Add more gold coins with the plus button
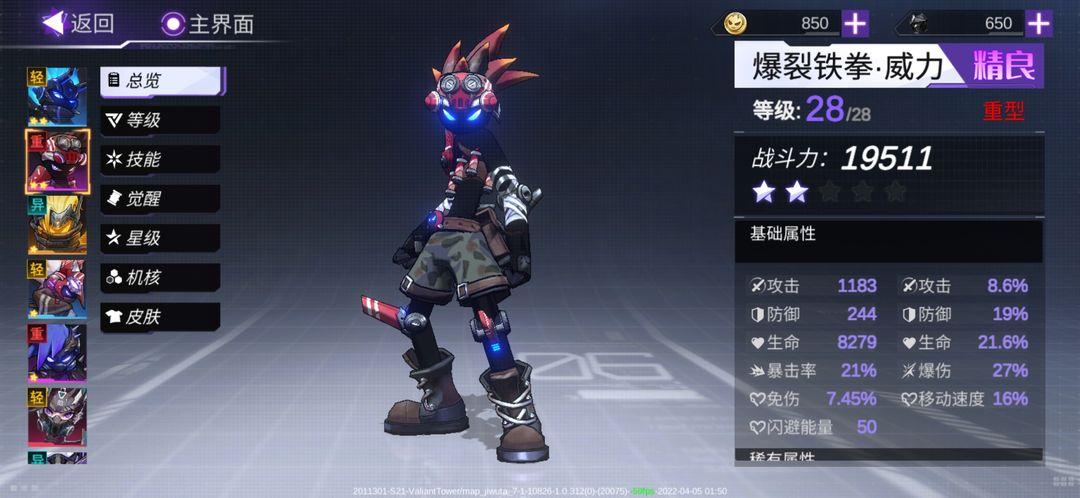The image size is (1080, 498). pos(855,23)
